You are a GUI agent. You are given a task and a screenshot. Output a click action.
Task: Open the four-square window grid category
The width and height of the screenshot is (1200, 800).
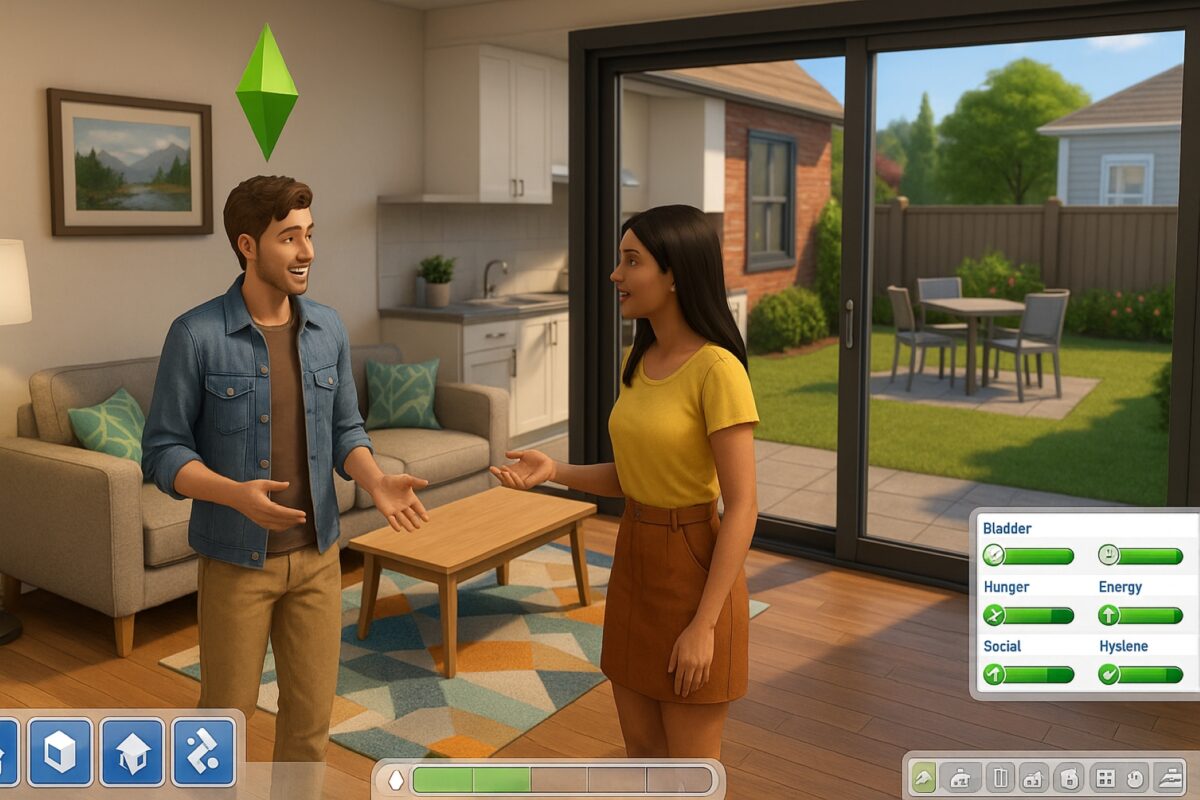[1105, 777]
